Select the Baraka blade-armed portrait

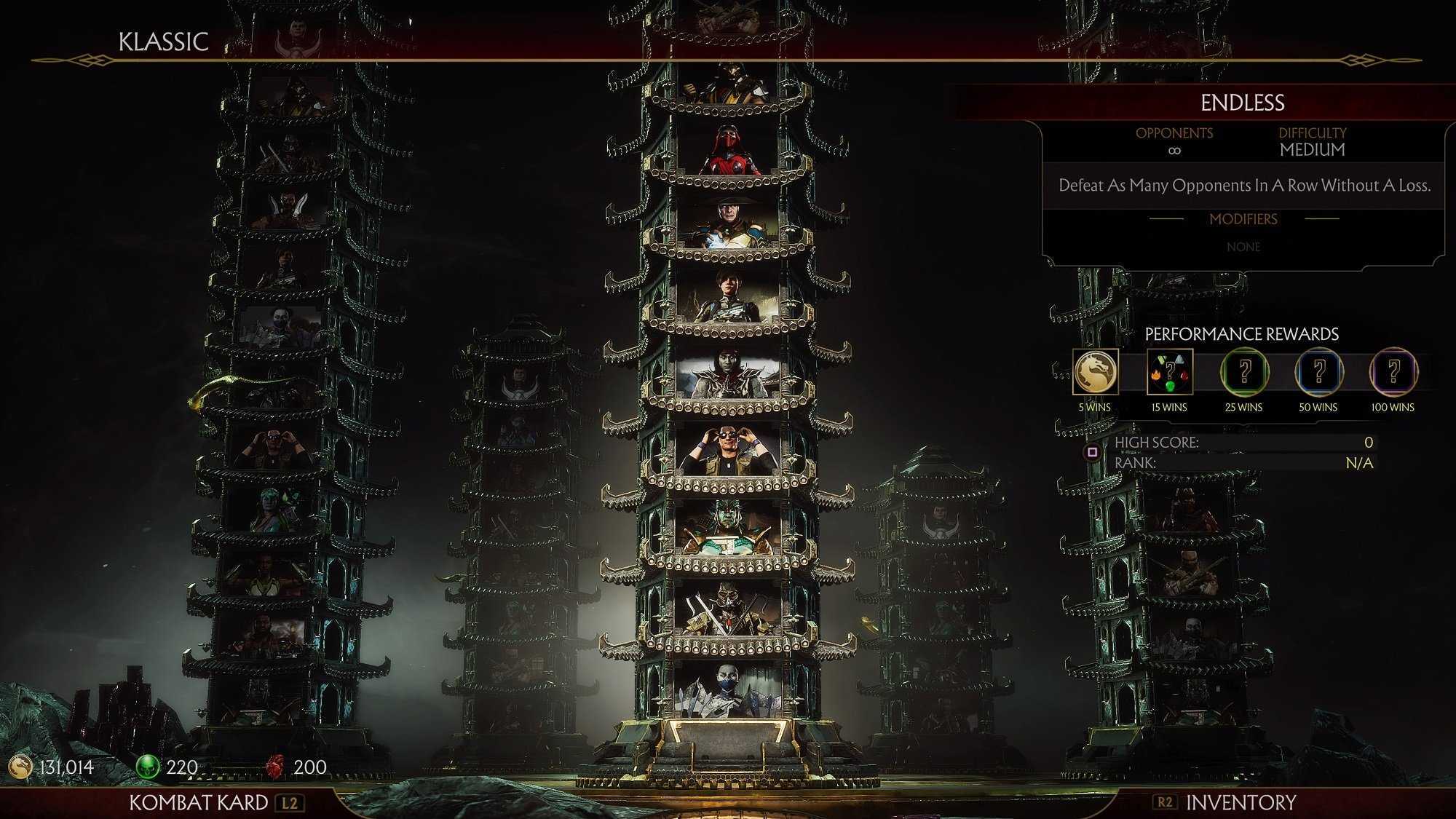(727, 608)
